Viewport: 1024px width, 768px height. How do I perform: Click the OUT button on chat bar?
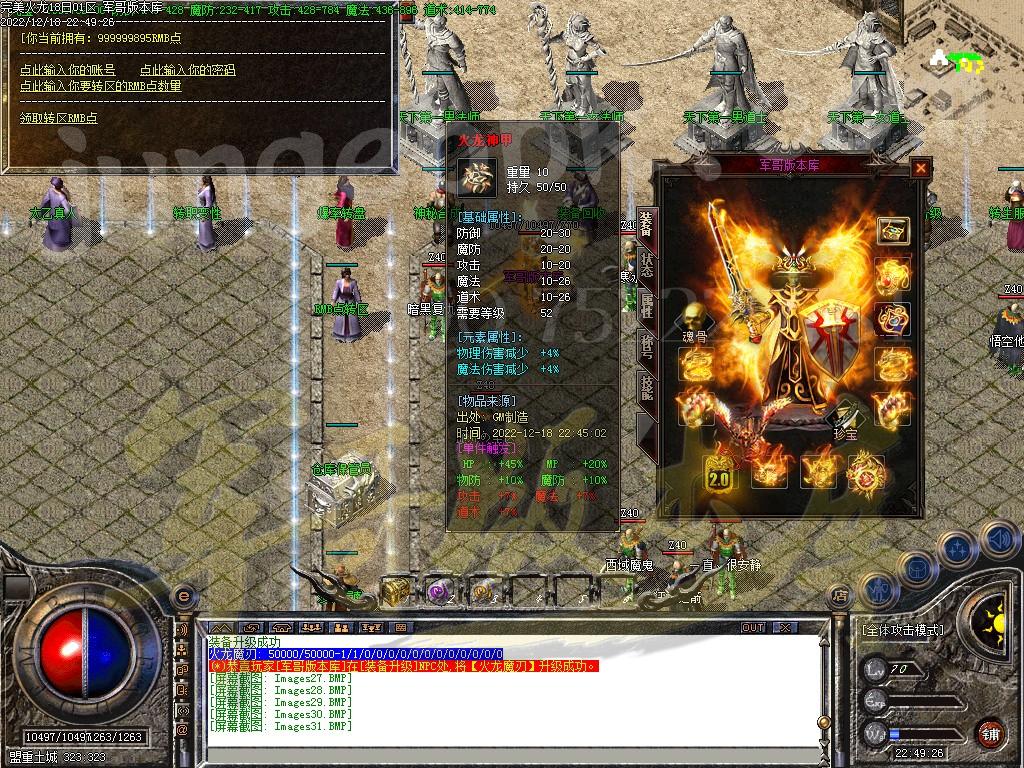pyautogui.click(x=752, y=627)
